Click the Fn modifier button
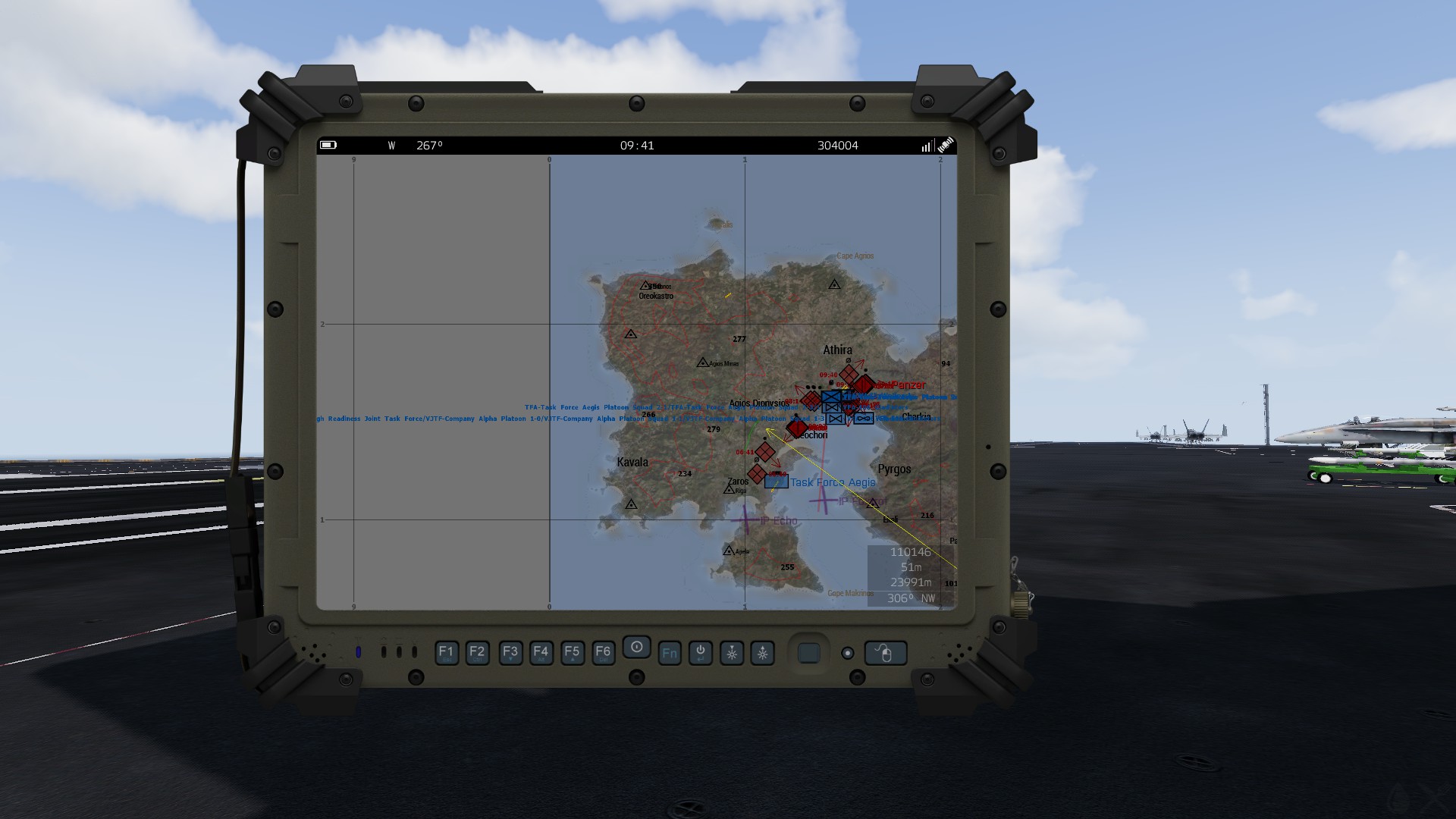1456x819 pixels. [x=669, y=653]
